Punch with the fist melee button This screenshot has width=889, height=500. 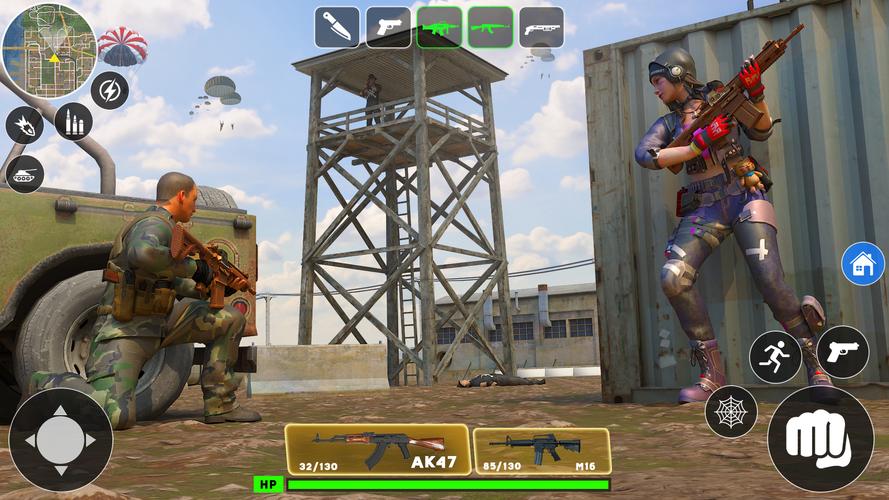[x=820, y=438]
